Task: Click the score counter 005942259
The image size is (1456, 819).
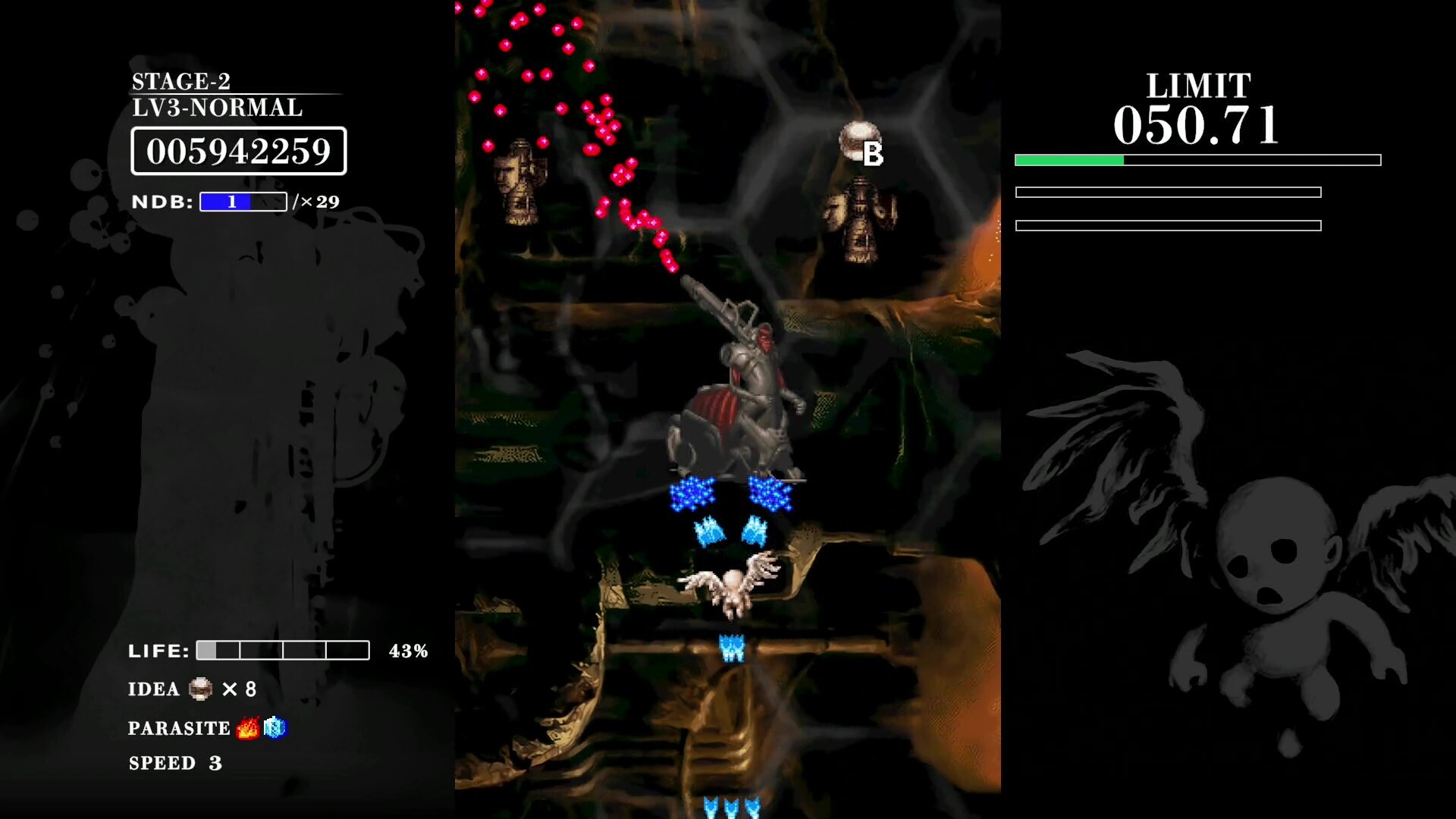Action: point(239,151)
